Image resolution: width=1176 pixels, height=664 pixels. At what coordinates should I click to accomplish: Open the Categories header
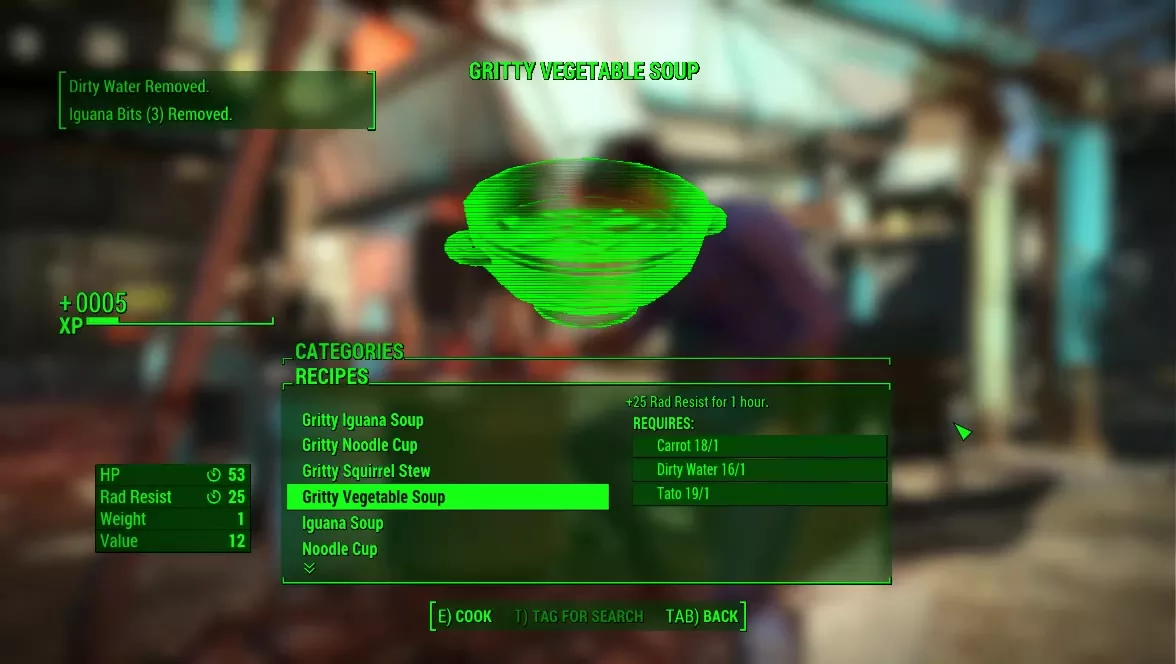pos(349,352)
